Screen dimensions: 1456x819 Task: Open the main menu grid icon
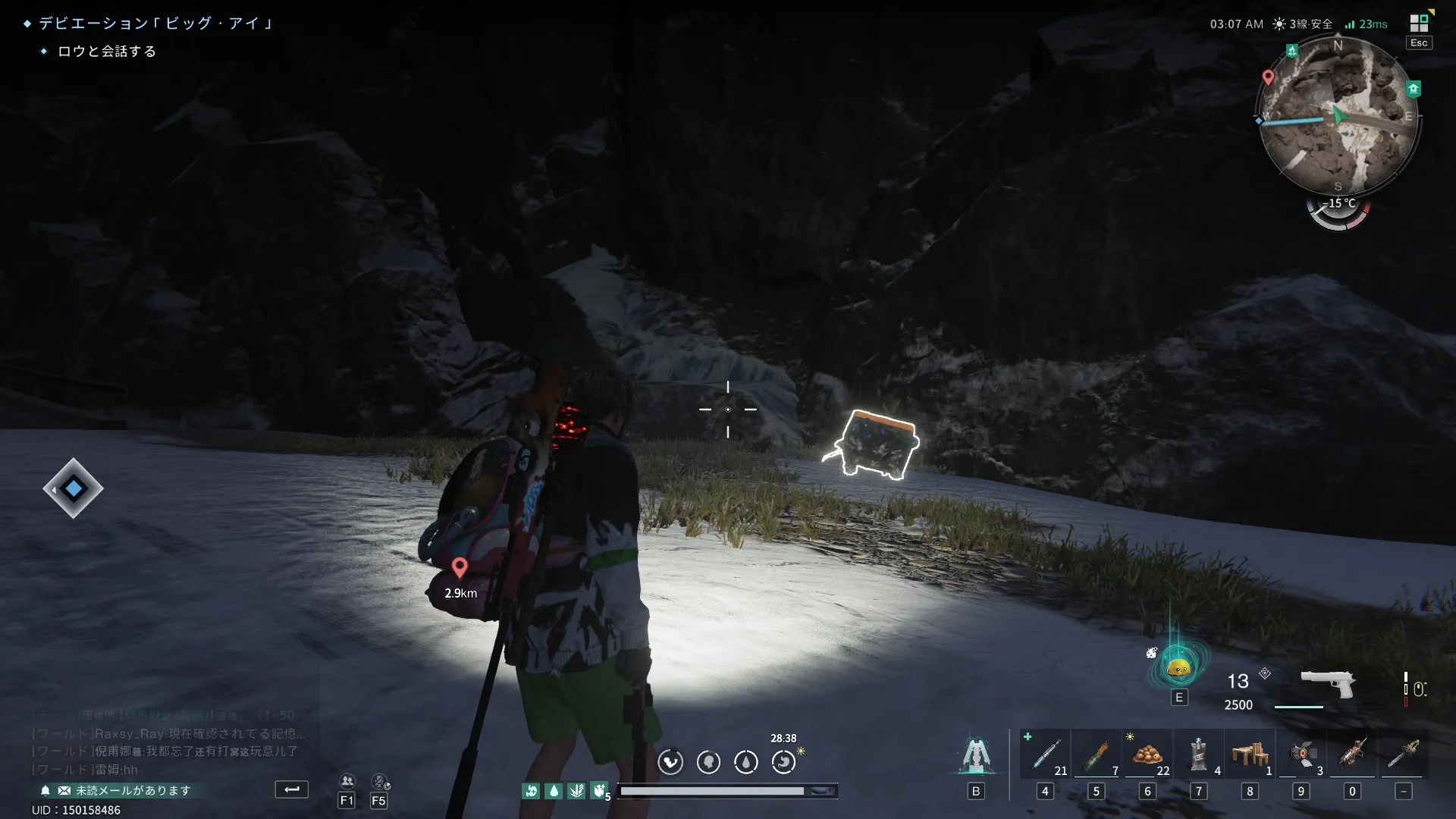pos(1419,24)
